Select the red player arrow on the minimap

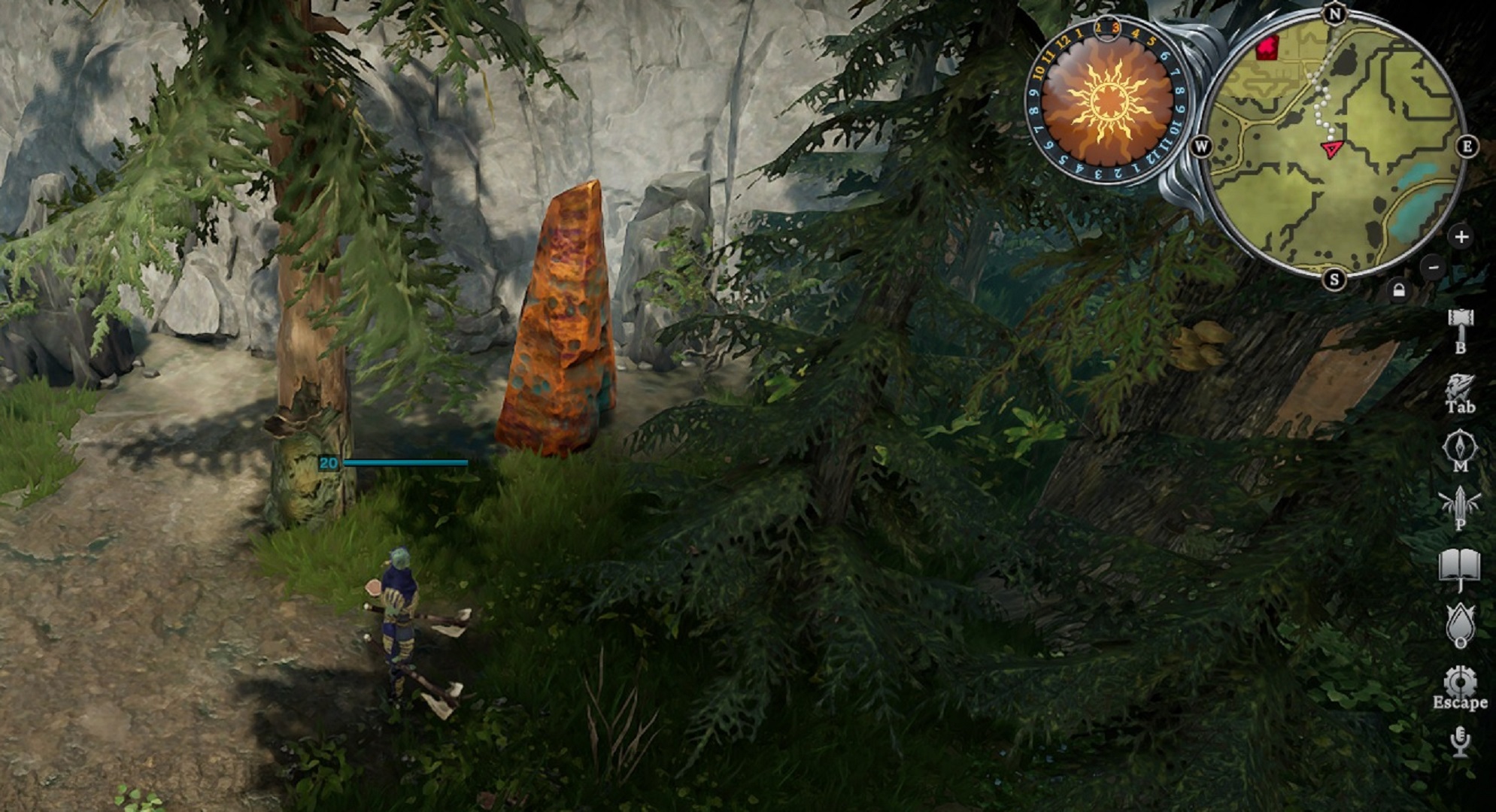[x=1331, y=149]
